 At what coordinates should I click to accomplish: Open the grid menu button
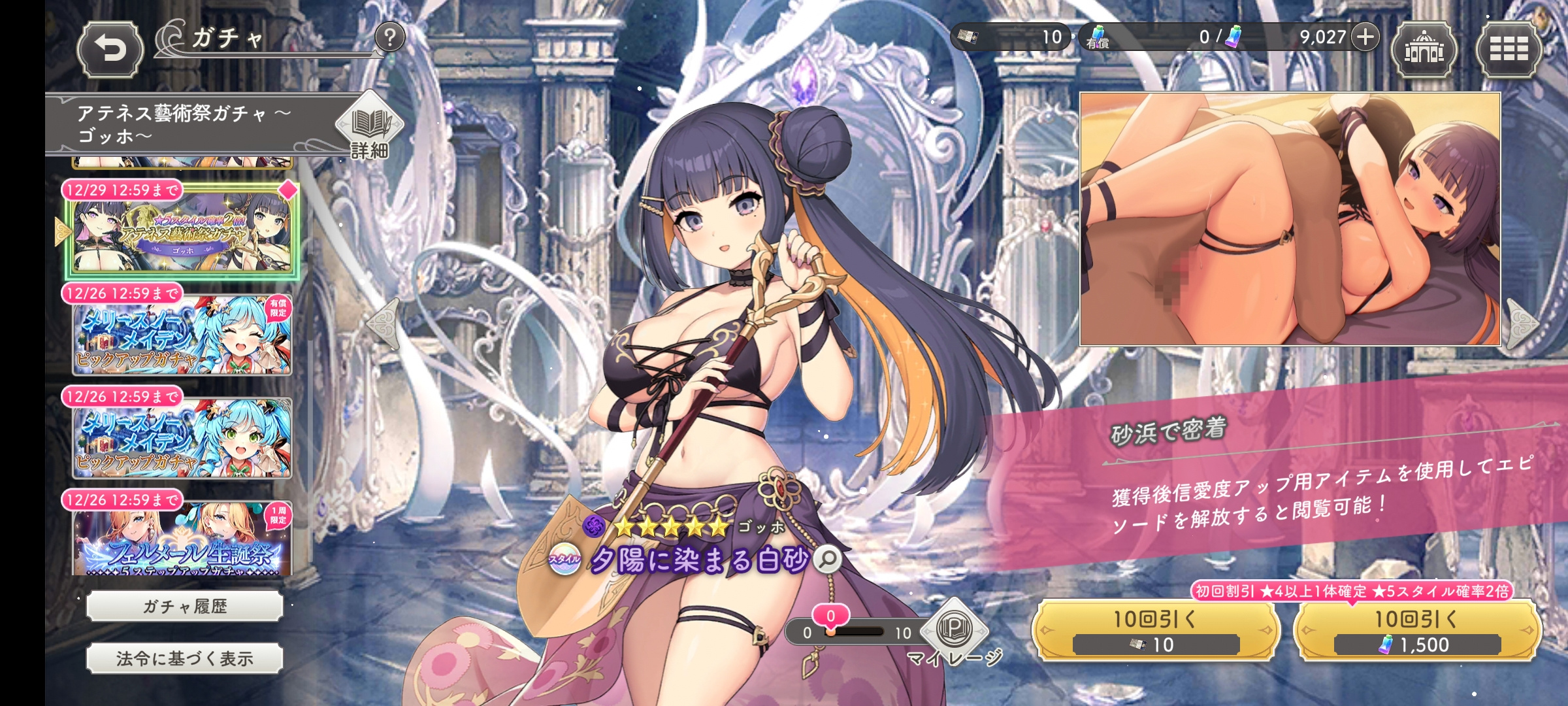click(1509, 50)
